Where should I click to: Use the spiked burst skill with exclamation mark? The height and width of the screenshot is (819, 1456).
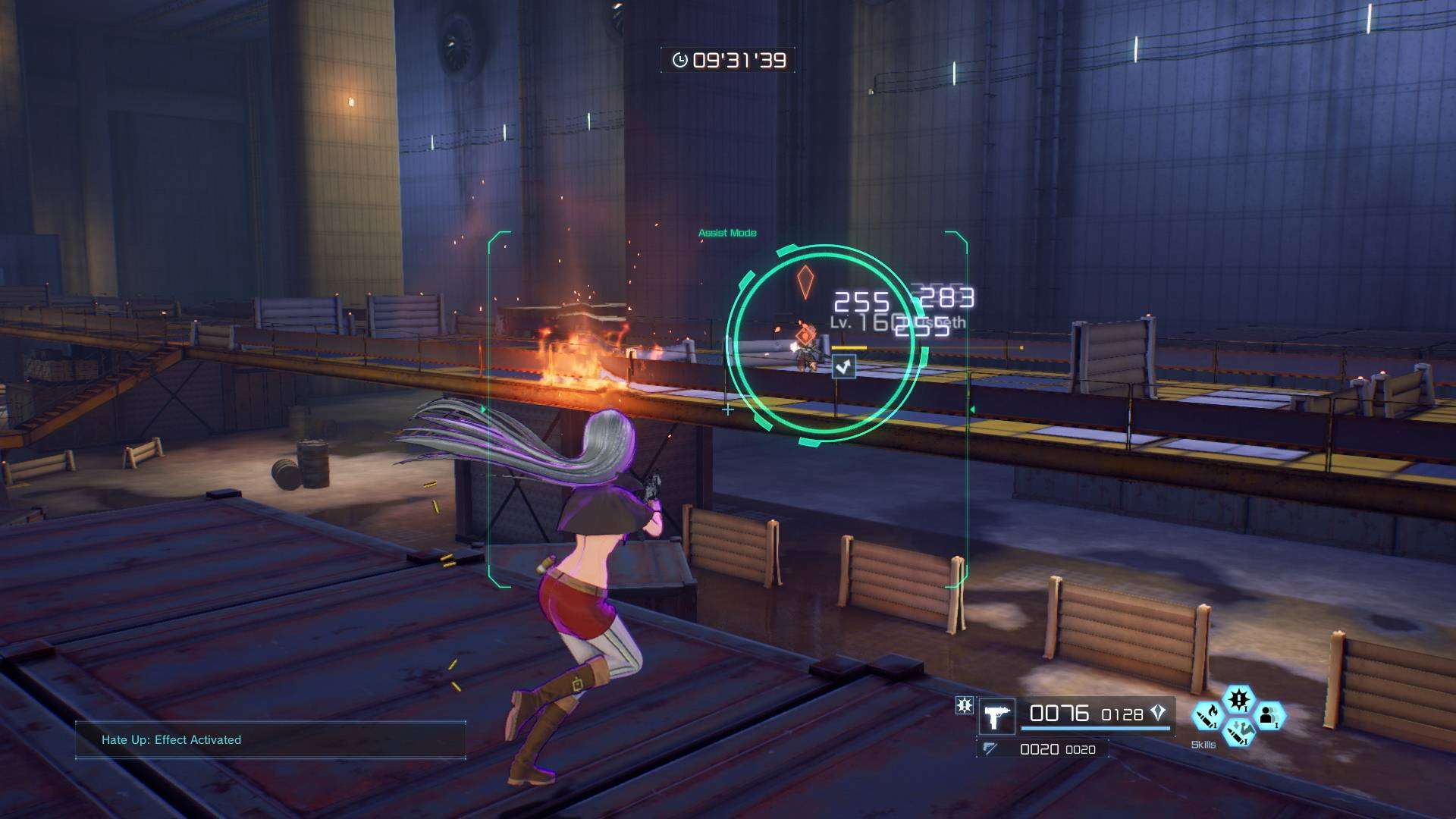1238,698
